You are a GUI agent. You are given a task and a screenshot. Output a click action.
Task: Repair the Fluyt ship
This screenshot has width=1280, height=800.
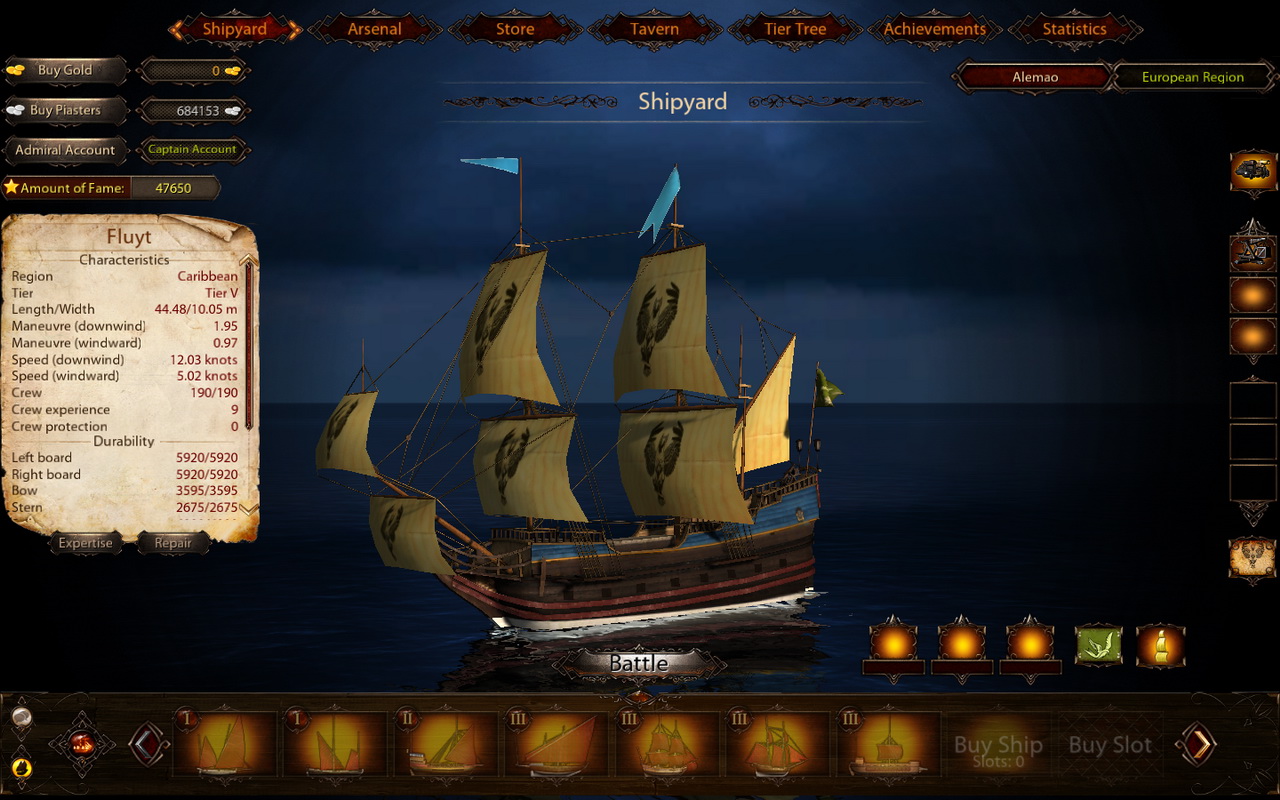click(x=173, y=543)
